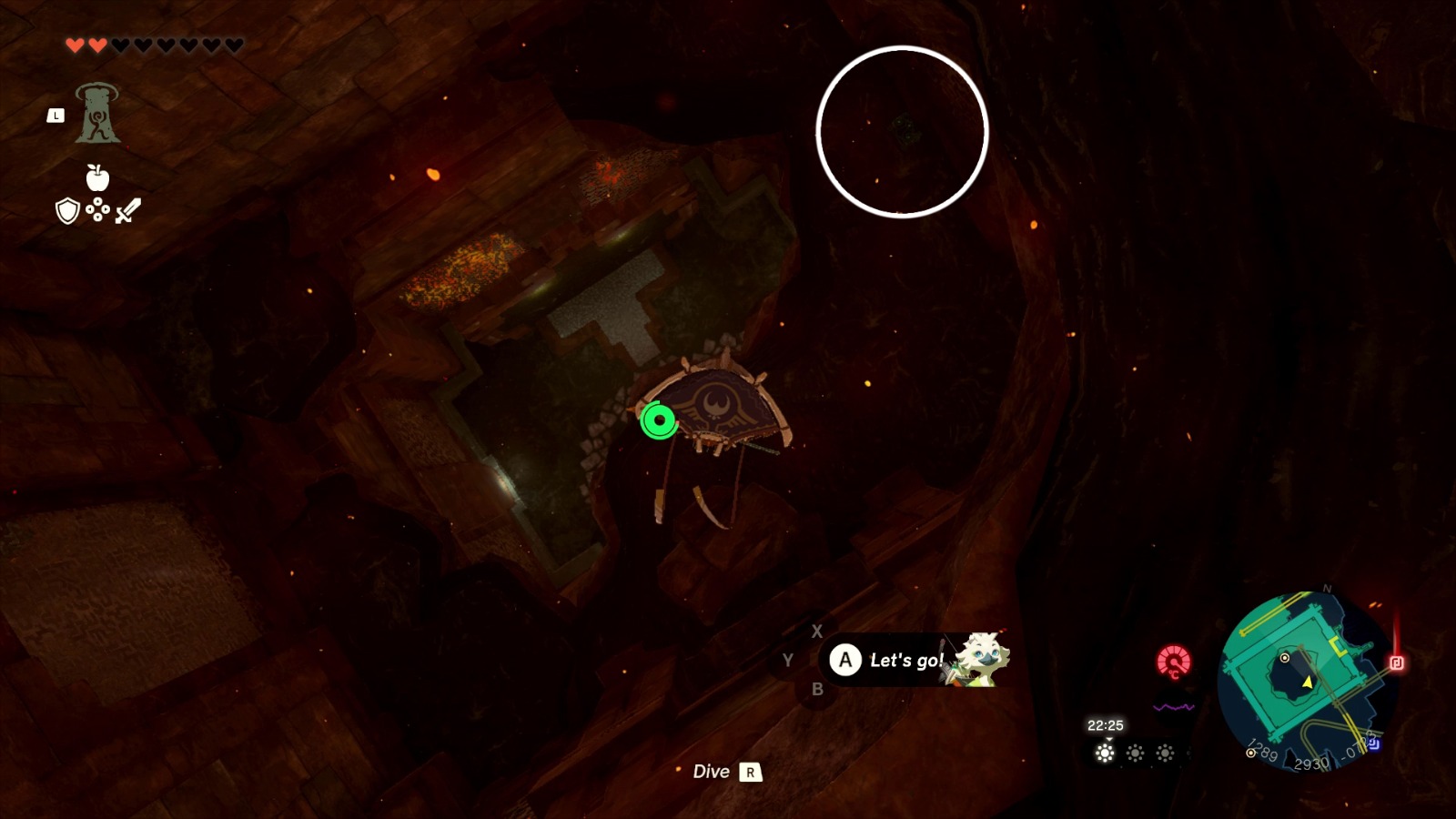Click the yellow player arrow on the minimap
The height and width of the screenshot is (819, 1456).
(1307, 682)
